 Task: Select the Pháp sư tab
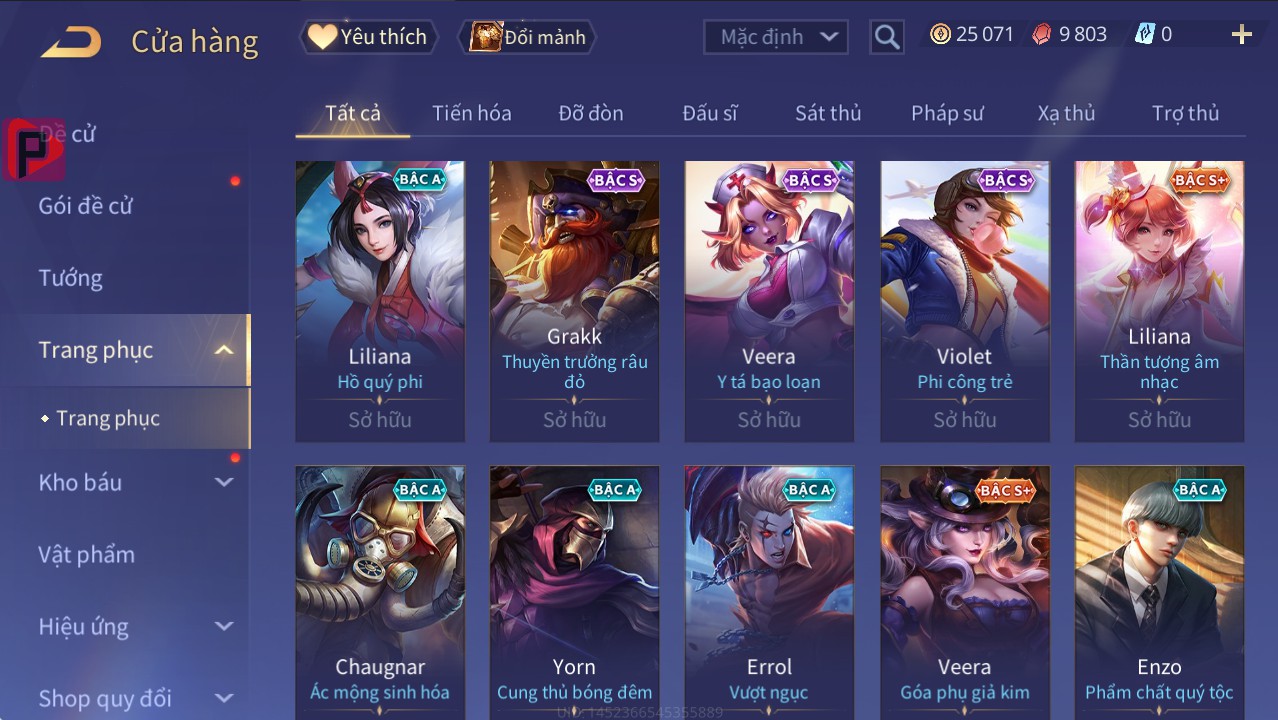pyautogui.click(x=947, y=113)
